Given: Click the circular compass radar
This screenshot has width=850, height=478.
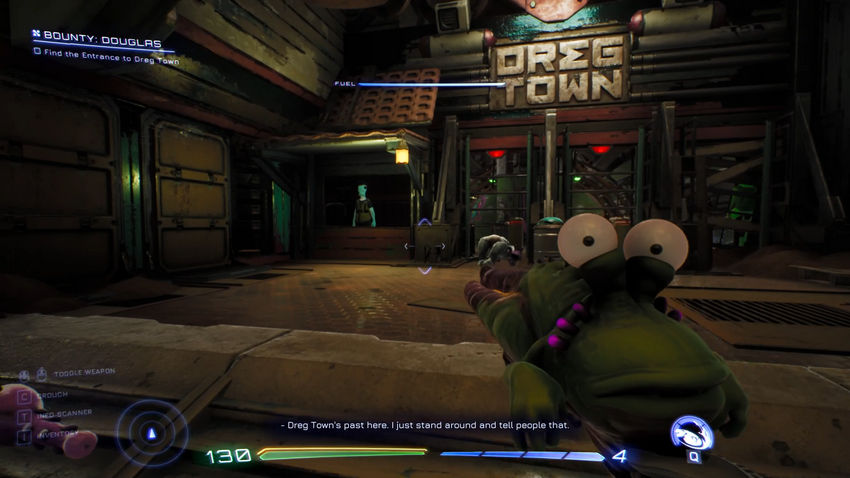Looking at the screenshot, I should [x=152, y=433].
